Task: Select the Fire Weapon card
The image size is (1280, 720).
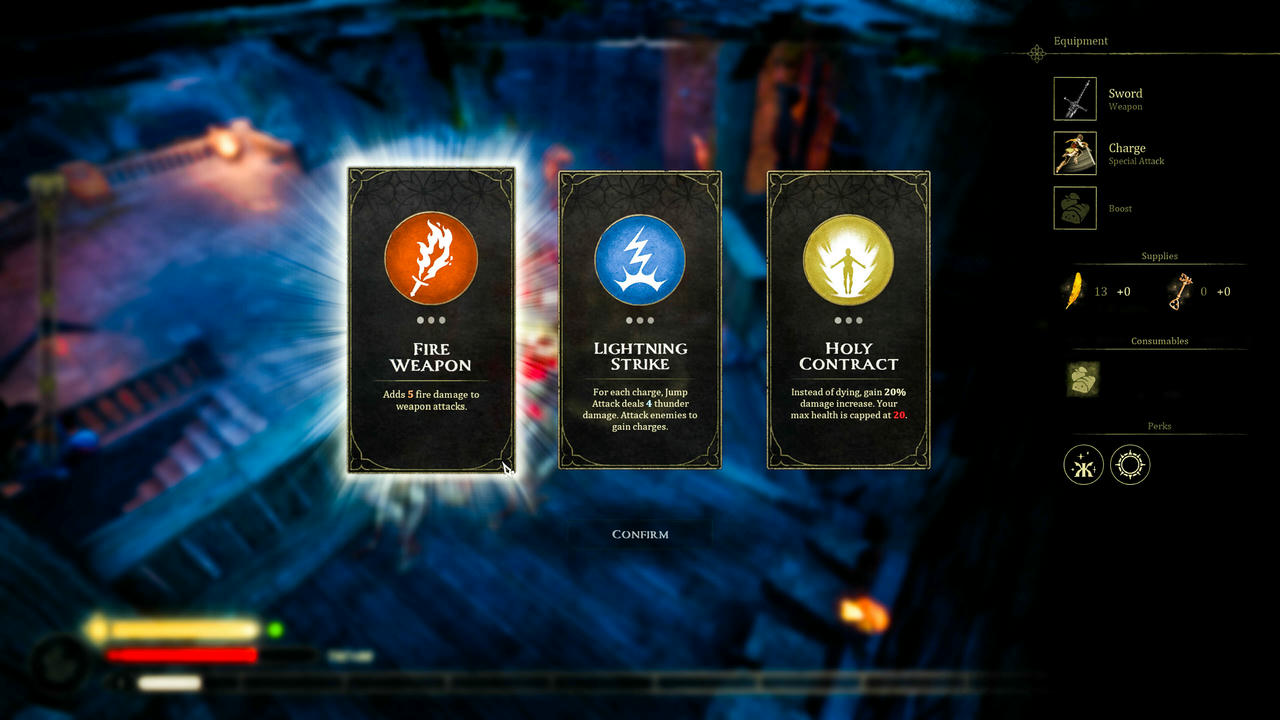Action: point(431,320)
